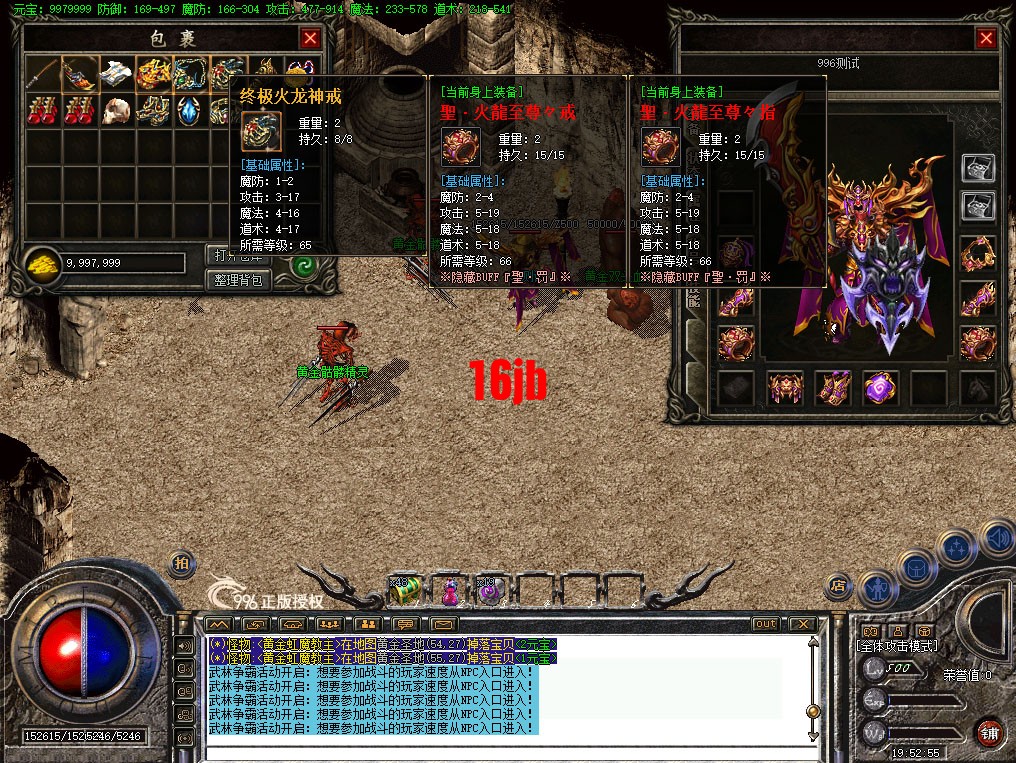Click the 整理背包 sort bag button
Viewport: 1016px width, 763px height.
pos(241,280)
